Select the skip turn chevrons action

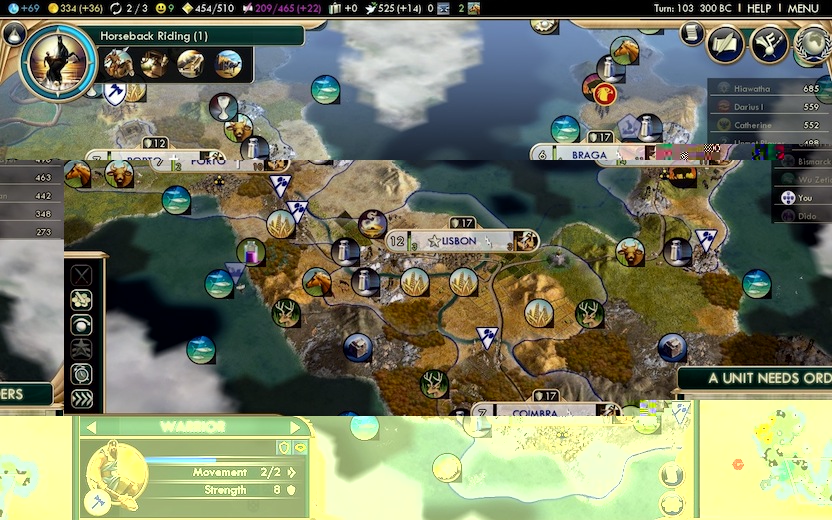click(x=81, y=398)
